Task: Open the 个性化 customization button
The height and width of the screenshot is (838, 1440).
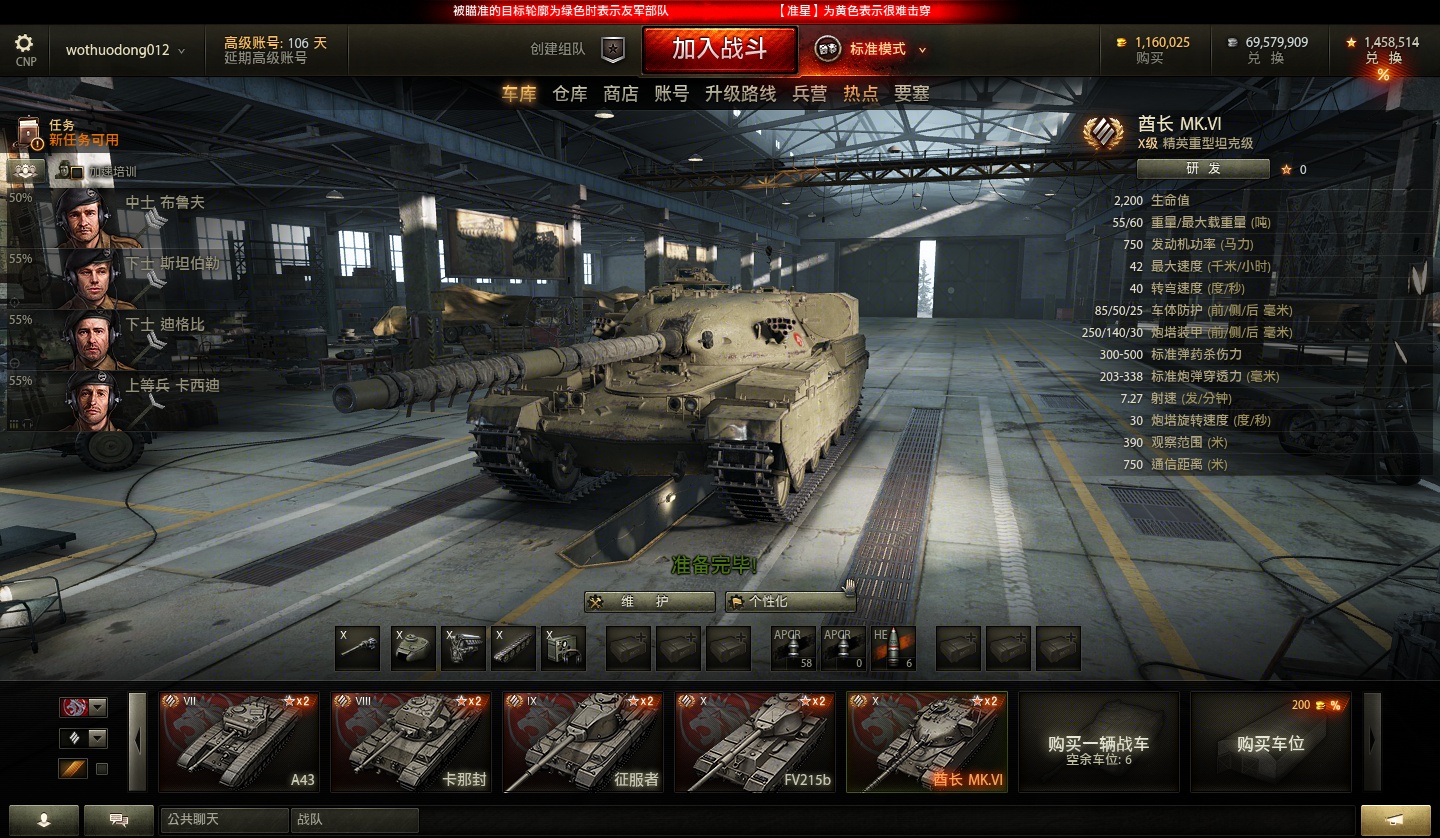Action: point(791,602)
